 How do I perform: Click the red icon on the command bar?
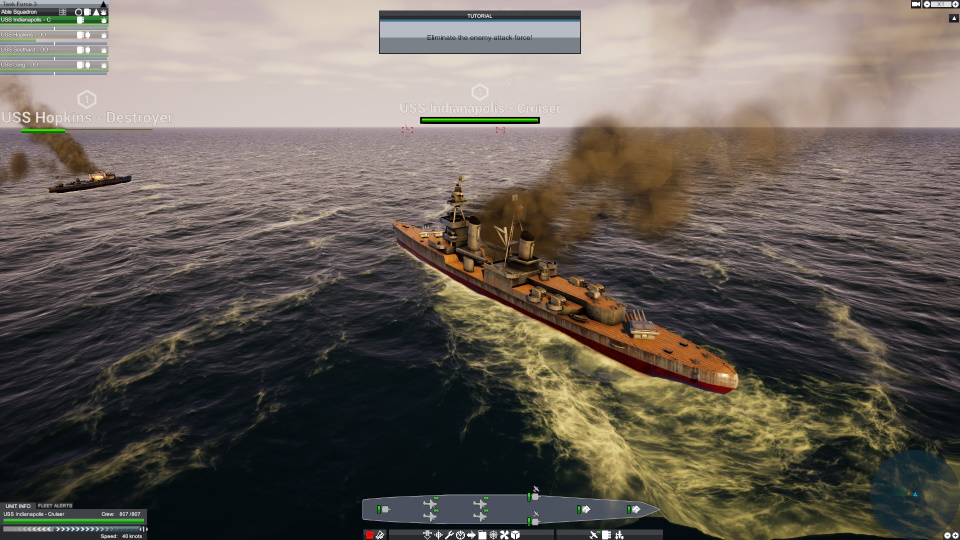pos(369,535)
